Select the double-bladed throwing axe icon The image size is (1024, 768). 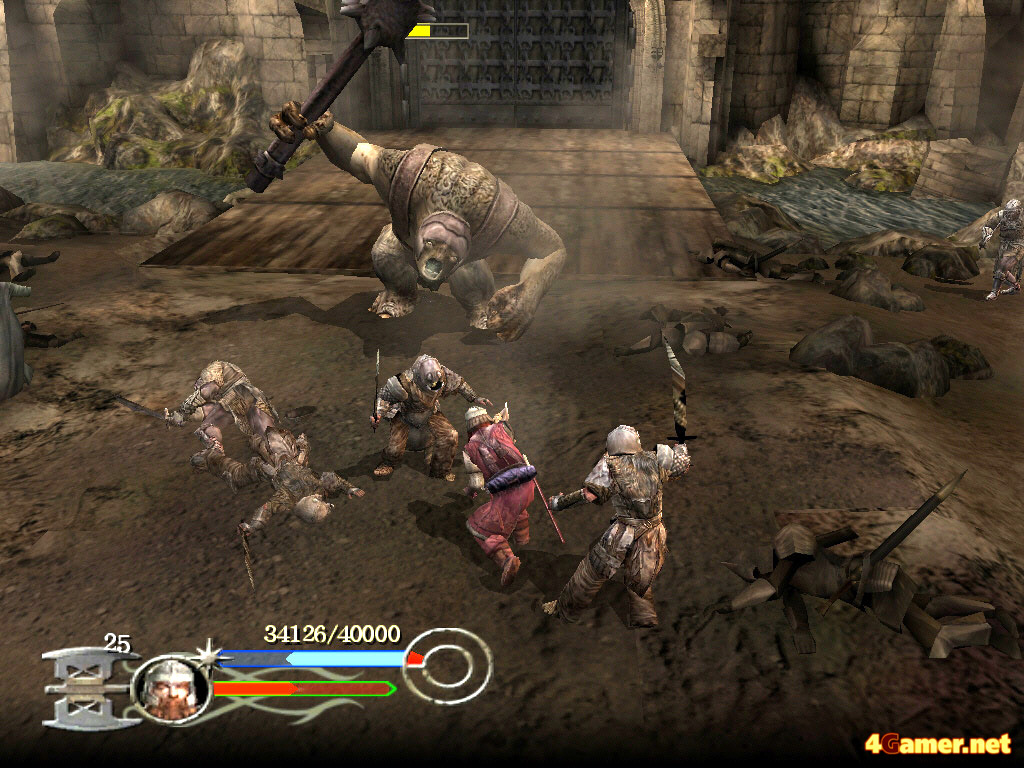(86, 687)
